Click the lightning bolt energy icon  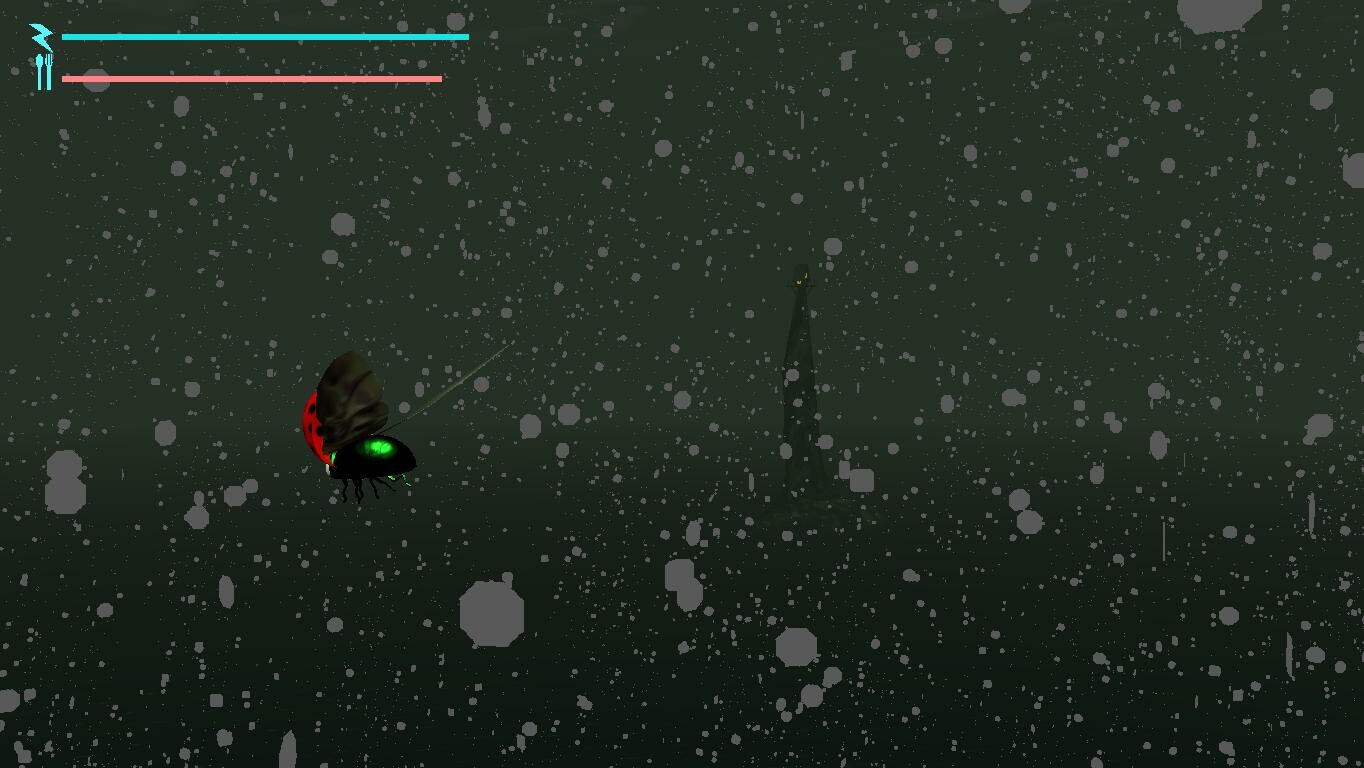point(40,37)
